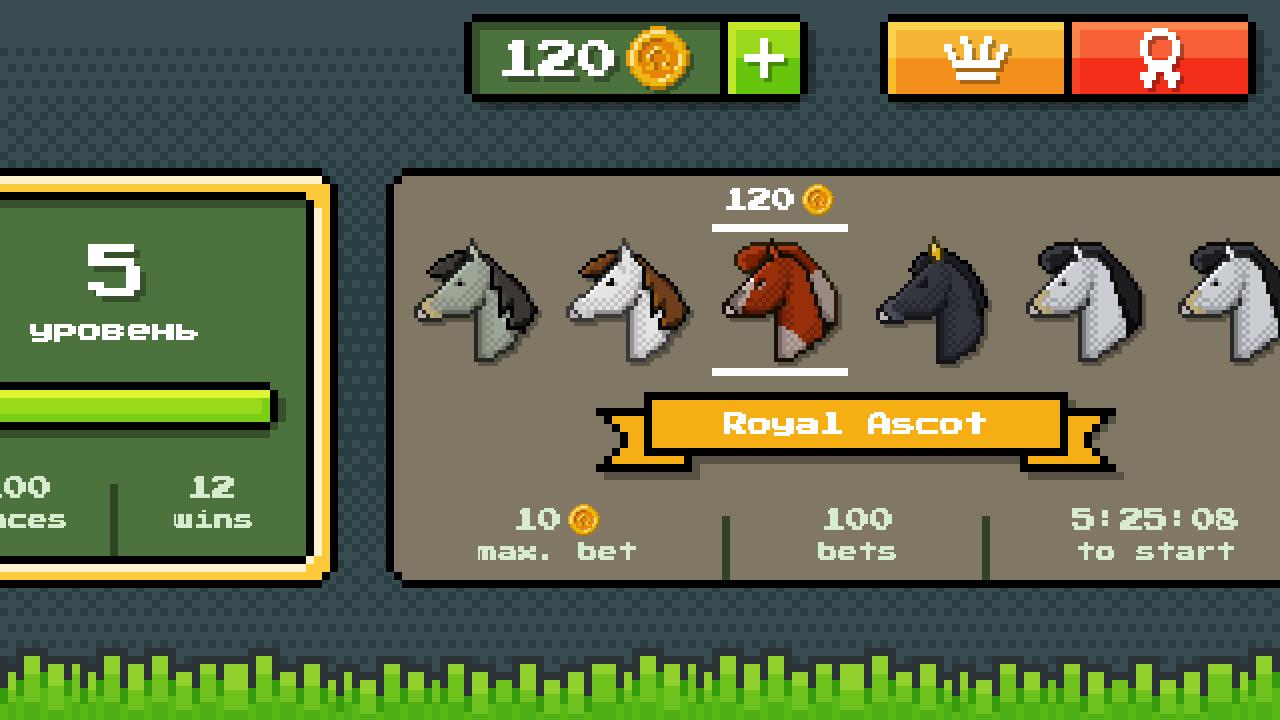This screenshot has height=720, width=1280.
Task: Pick the light grey horse with black mane
Action: point(1080,300)
